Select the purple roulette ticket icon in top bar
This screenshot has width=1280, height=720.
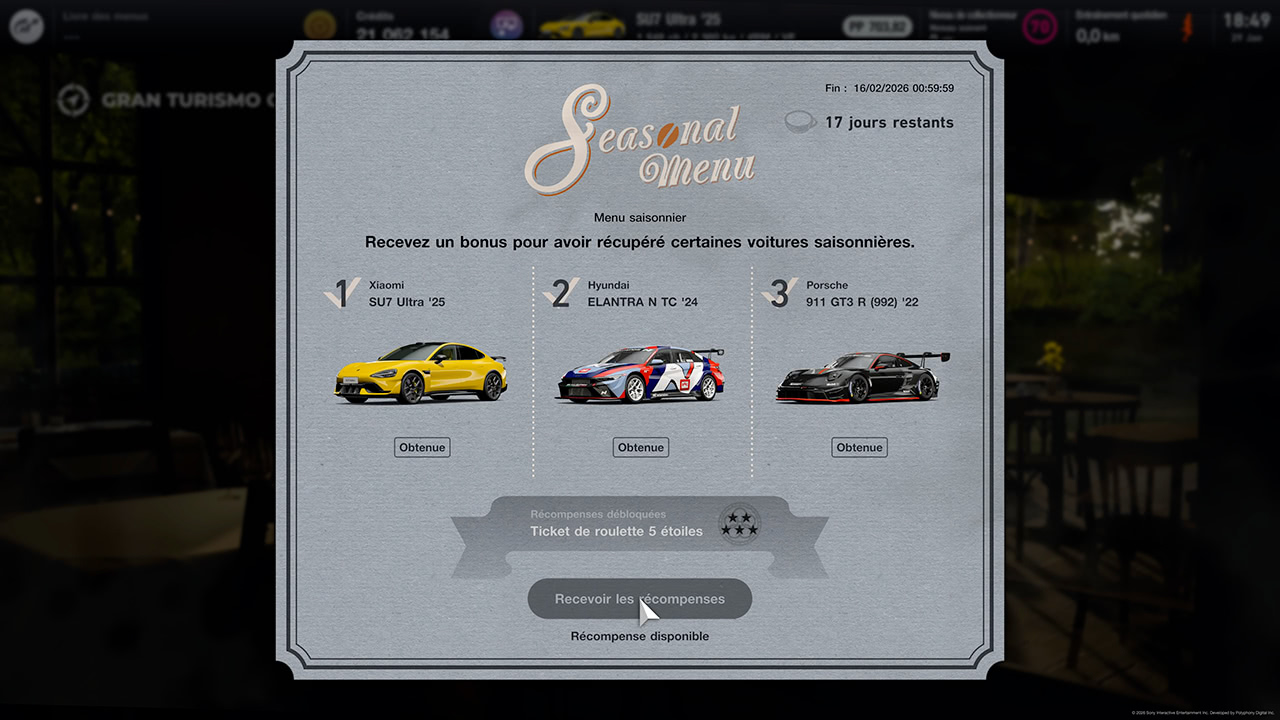click(x=506, y=22)
